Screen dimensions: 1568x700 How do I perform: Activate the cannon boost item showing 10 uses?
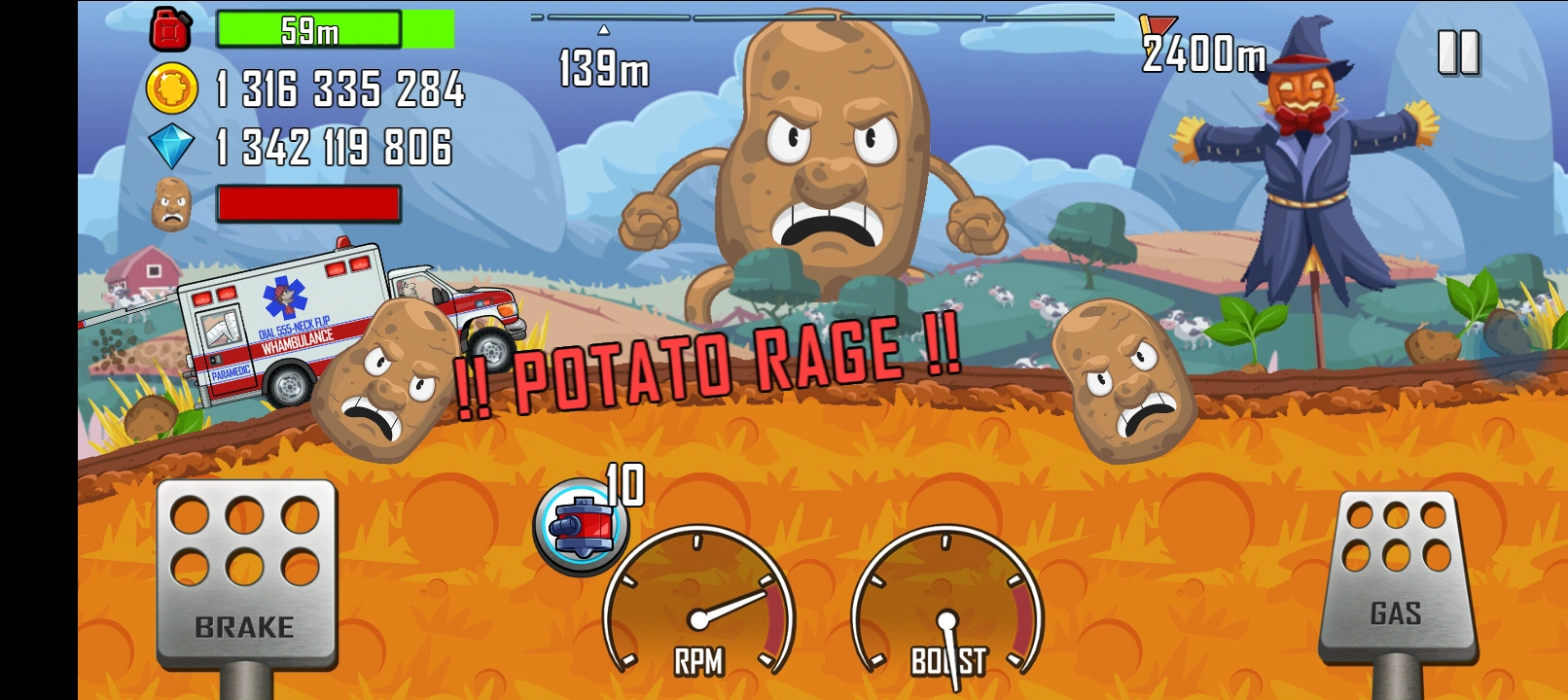(x=581, y=525)
